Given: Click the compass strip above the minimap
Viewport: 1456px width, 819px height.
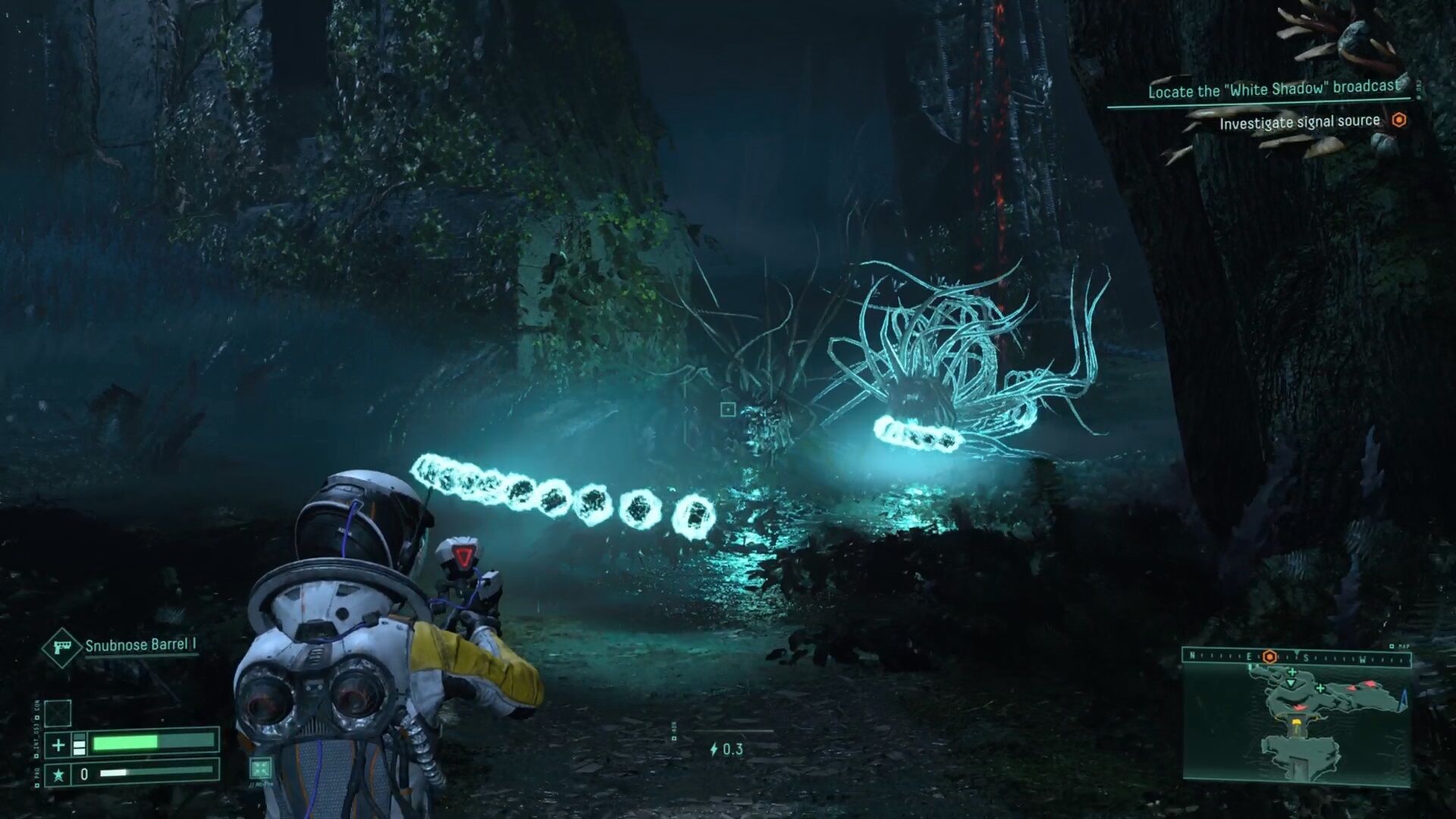Looking at the screenshot, I should click(x=1297, y=657).
